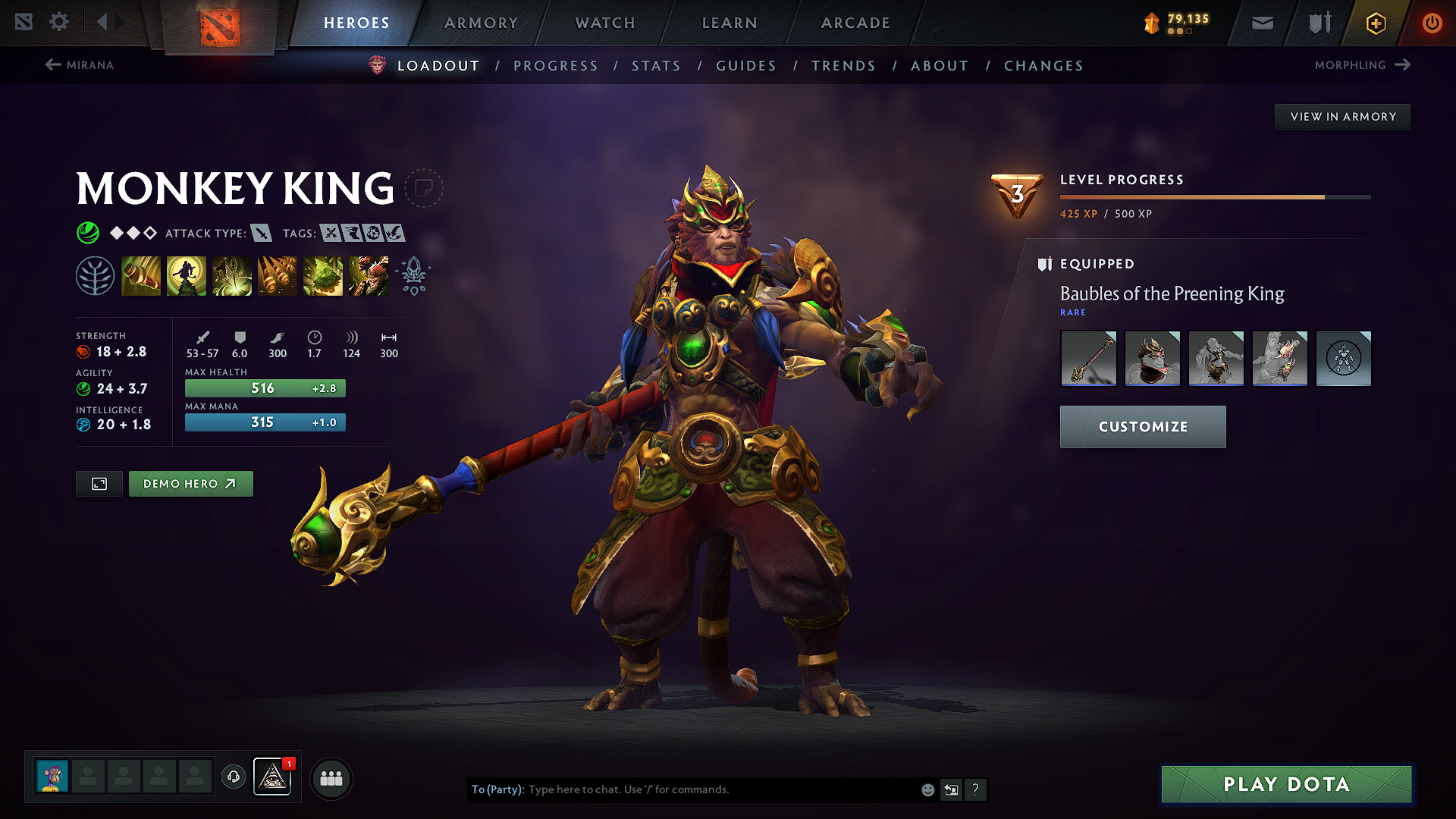The height and width of the screenshot is (819, 1456).
Task: Toggle the voice chat headset icon
Action: pyautogui.click(x=233, y=777)
